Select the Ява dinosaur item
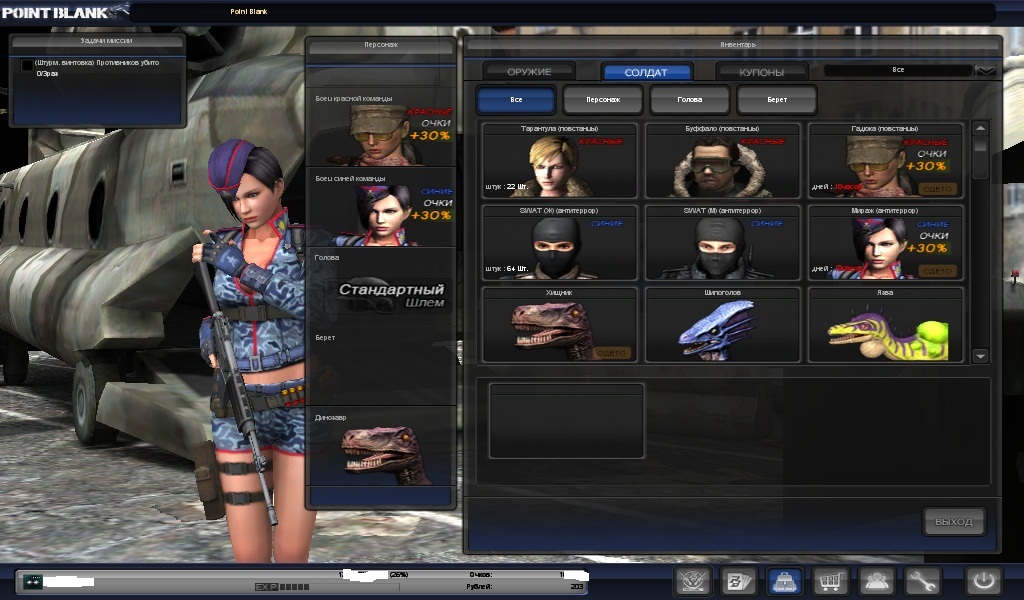The image size is (1024, 600). (886, 324)
